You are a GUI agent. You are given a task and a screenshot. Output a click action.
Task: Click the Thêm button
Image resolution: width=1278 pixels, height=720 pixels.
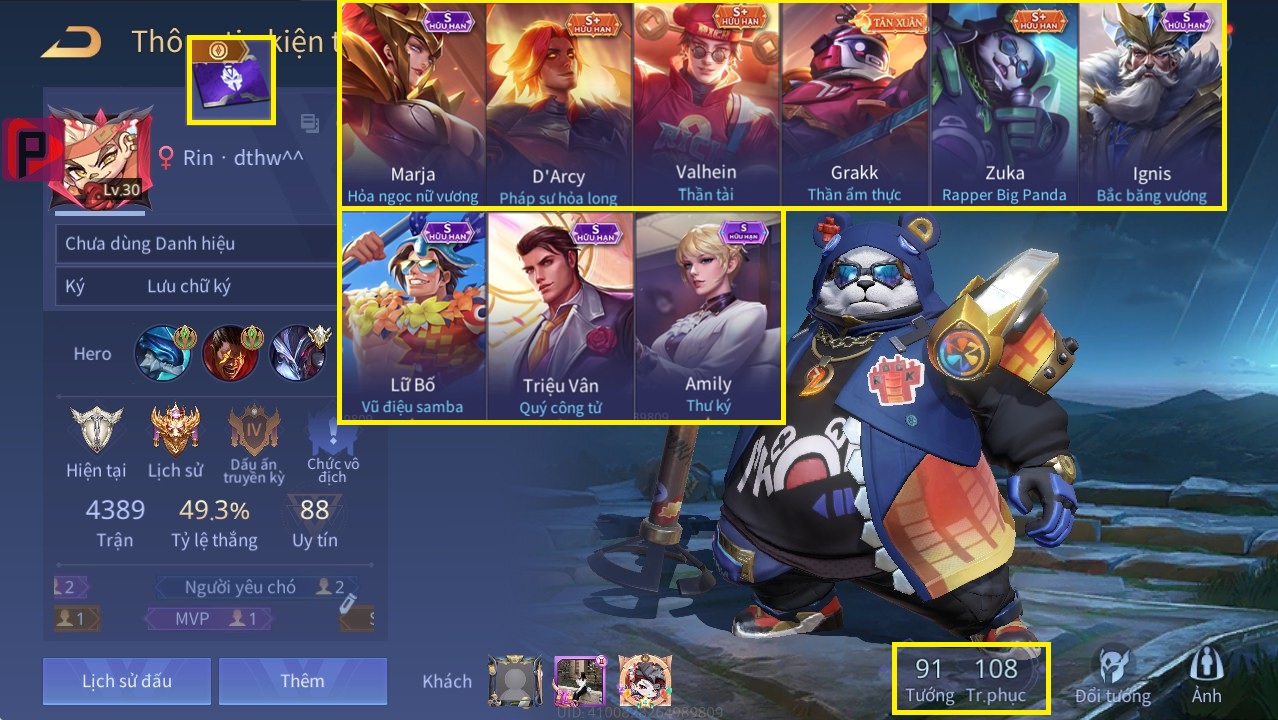[302, 681]
